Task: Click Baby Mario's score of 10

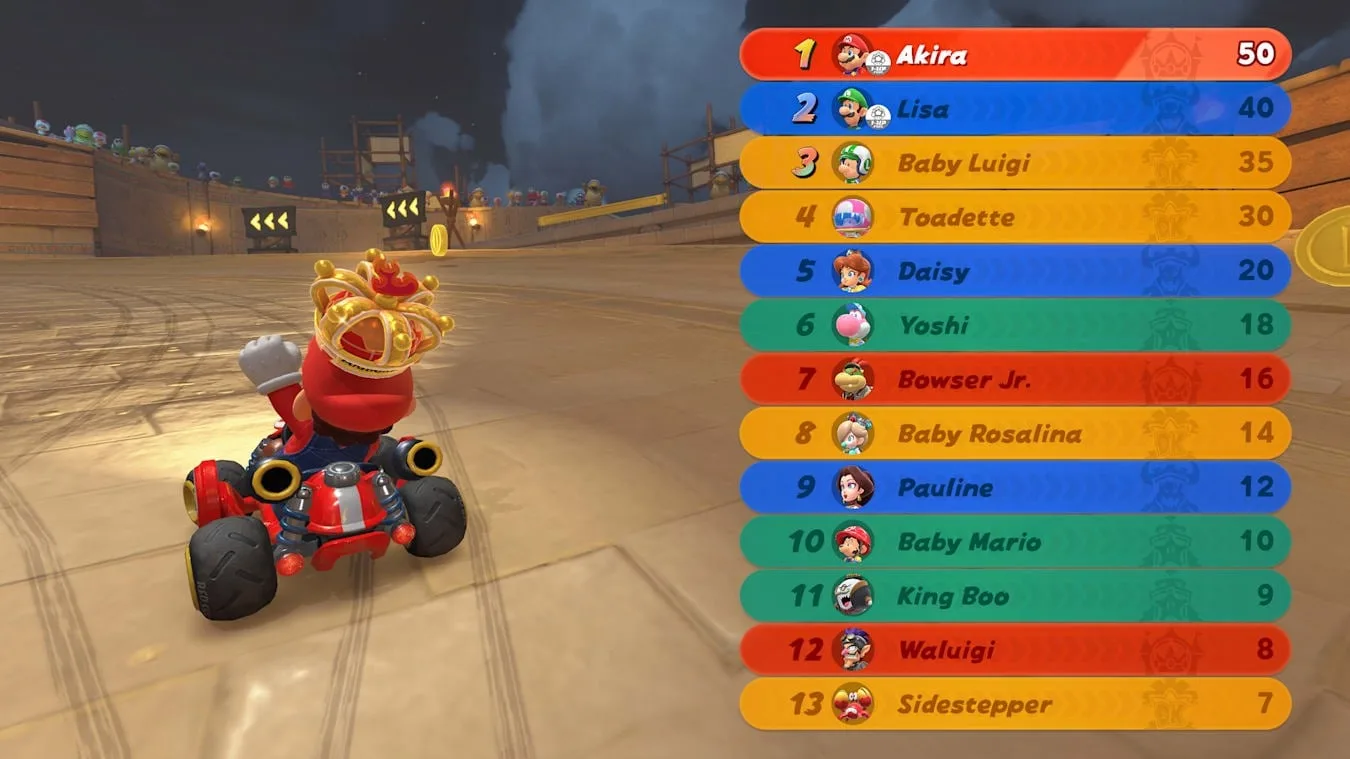Action: (x=1258, y=542)
